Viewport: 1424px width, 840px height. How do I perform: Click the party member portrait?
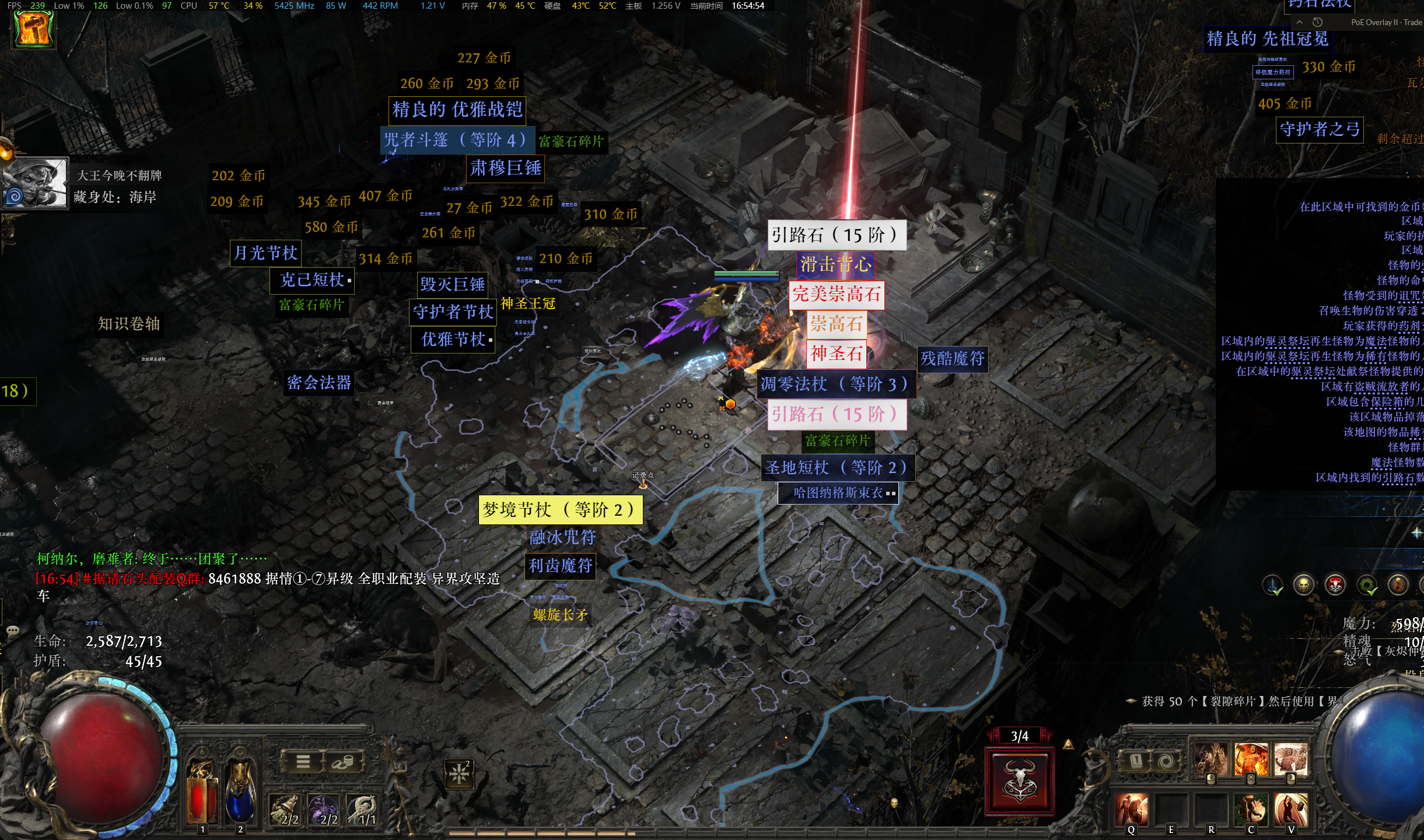coord(36,183)
